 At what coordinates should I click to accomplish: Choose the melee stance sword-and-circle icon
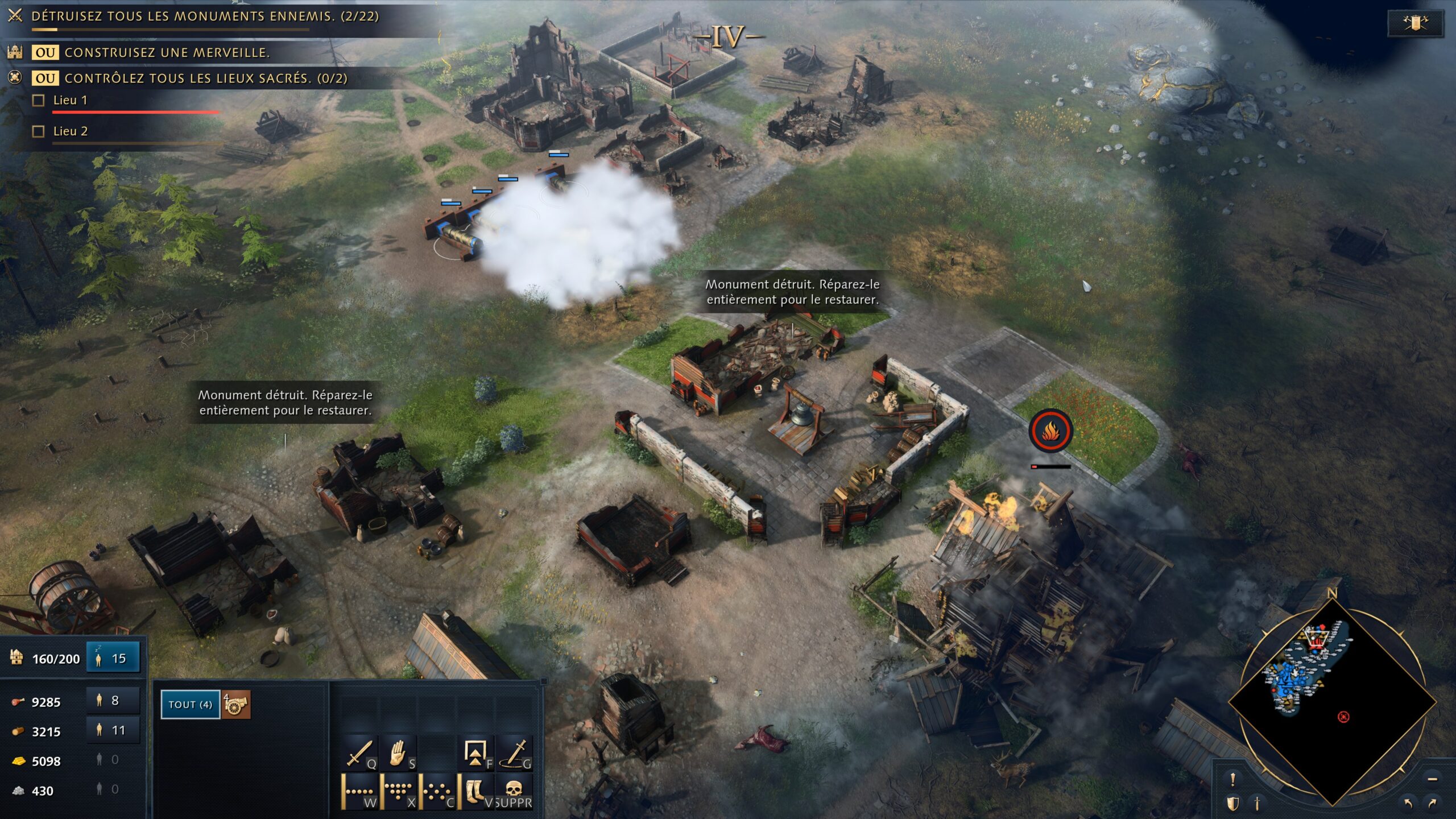[x=516, y=752]
